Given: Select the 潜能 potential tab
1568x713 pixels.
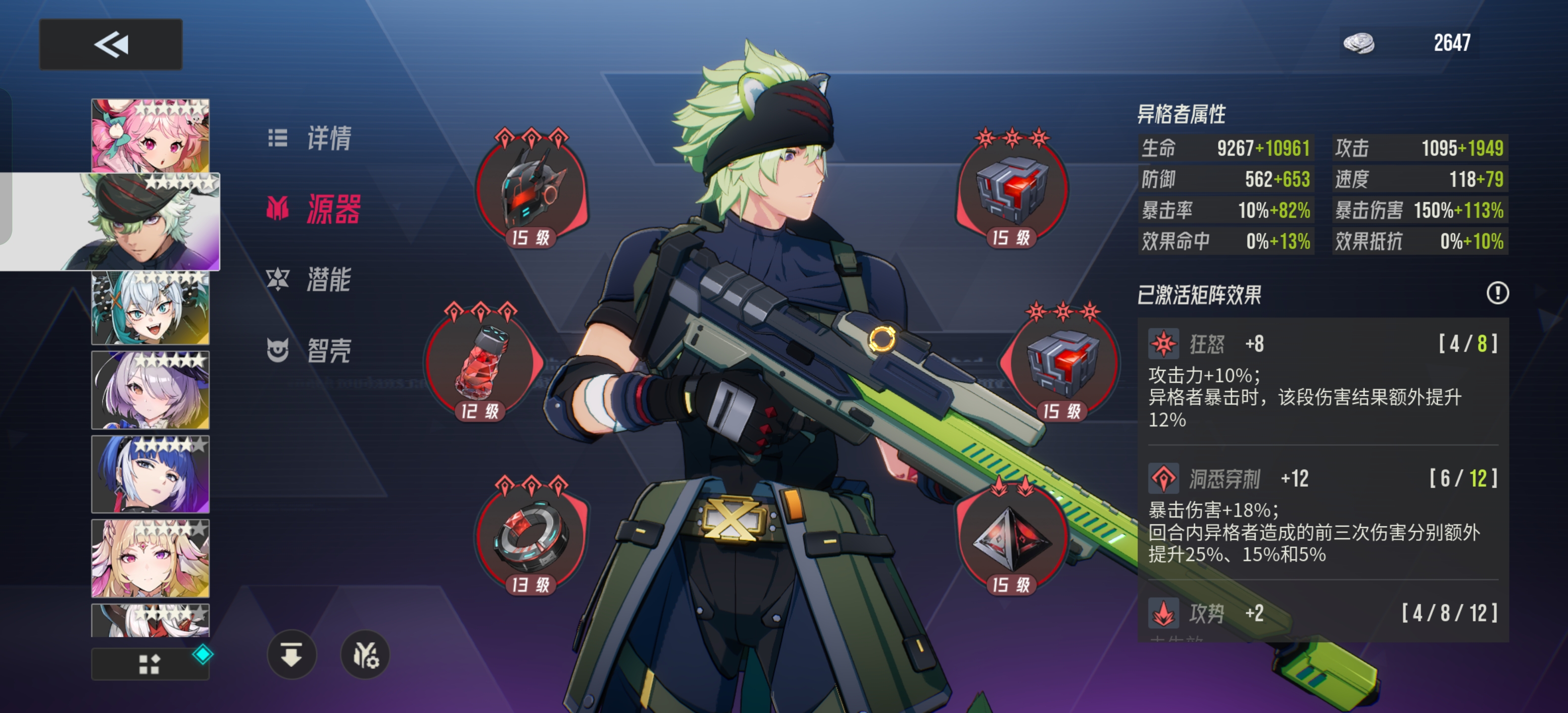Looking at the screenshot, I should (x=310, y=279).
